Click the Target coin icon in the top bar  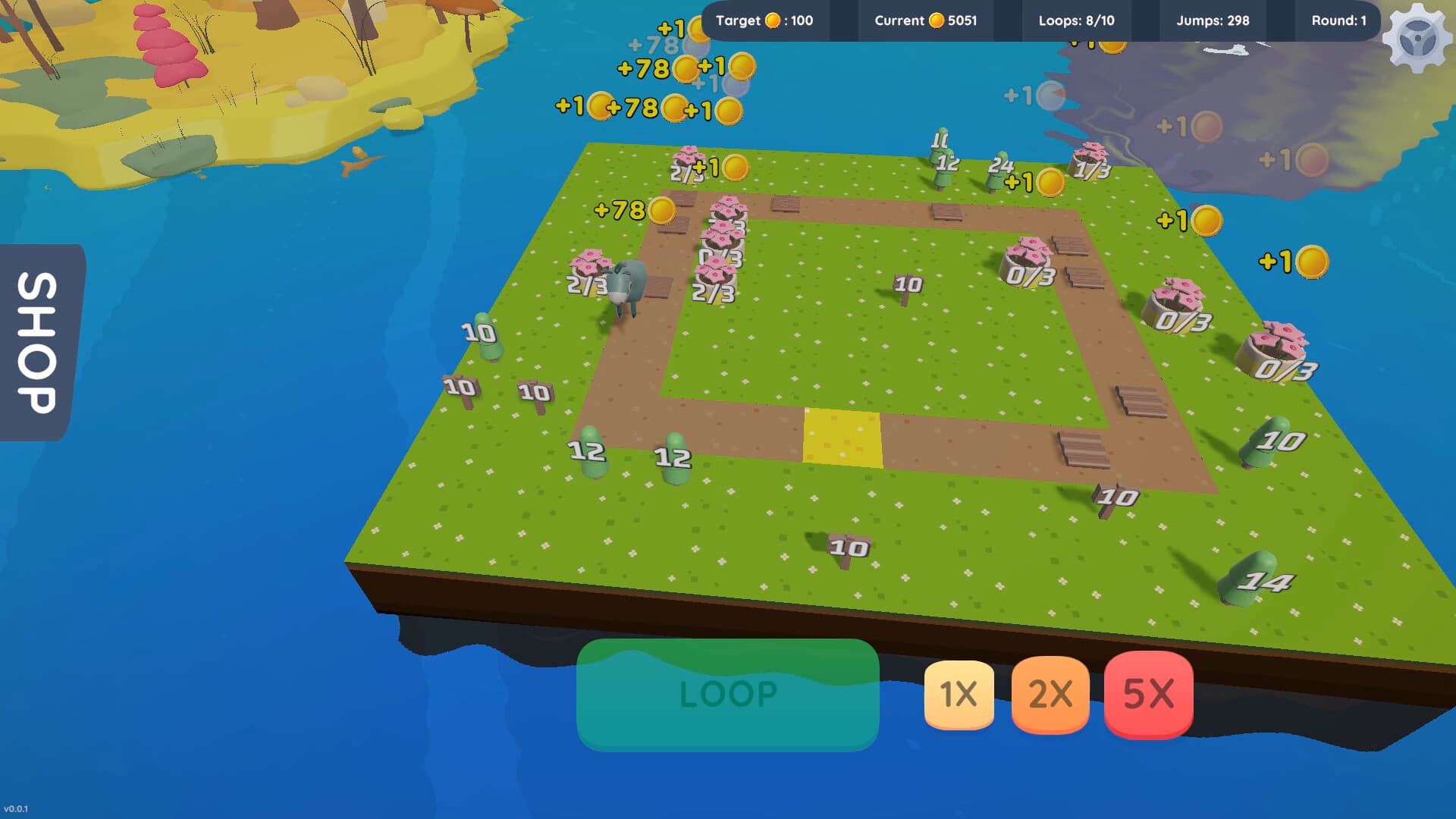(772, 21)
